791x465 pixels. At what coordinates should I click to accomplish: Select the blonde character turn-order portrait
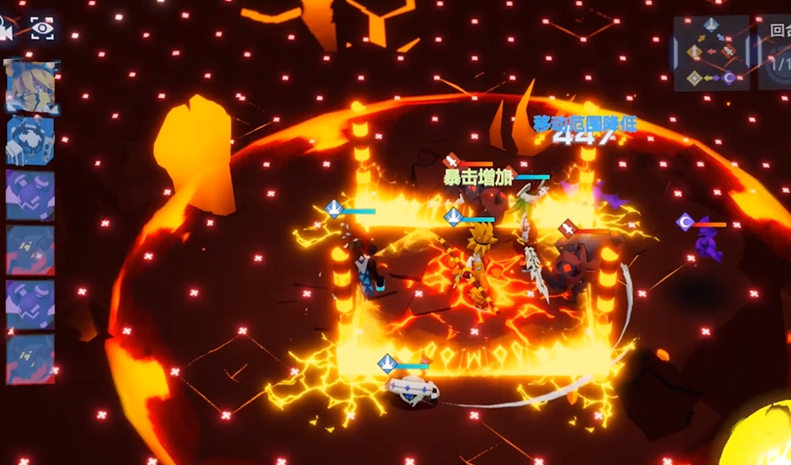tap(31, 86)
